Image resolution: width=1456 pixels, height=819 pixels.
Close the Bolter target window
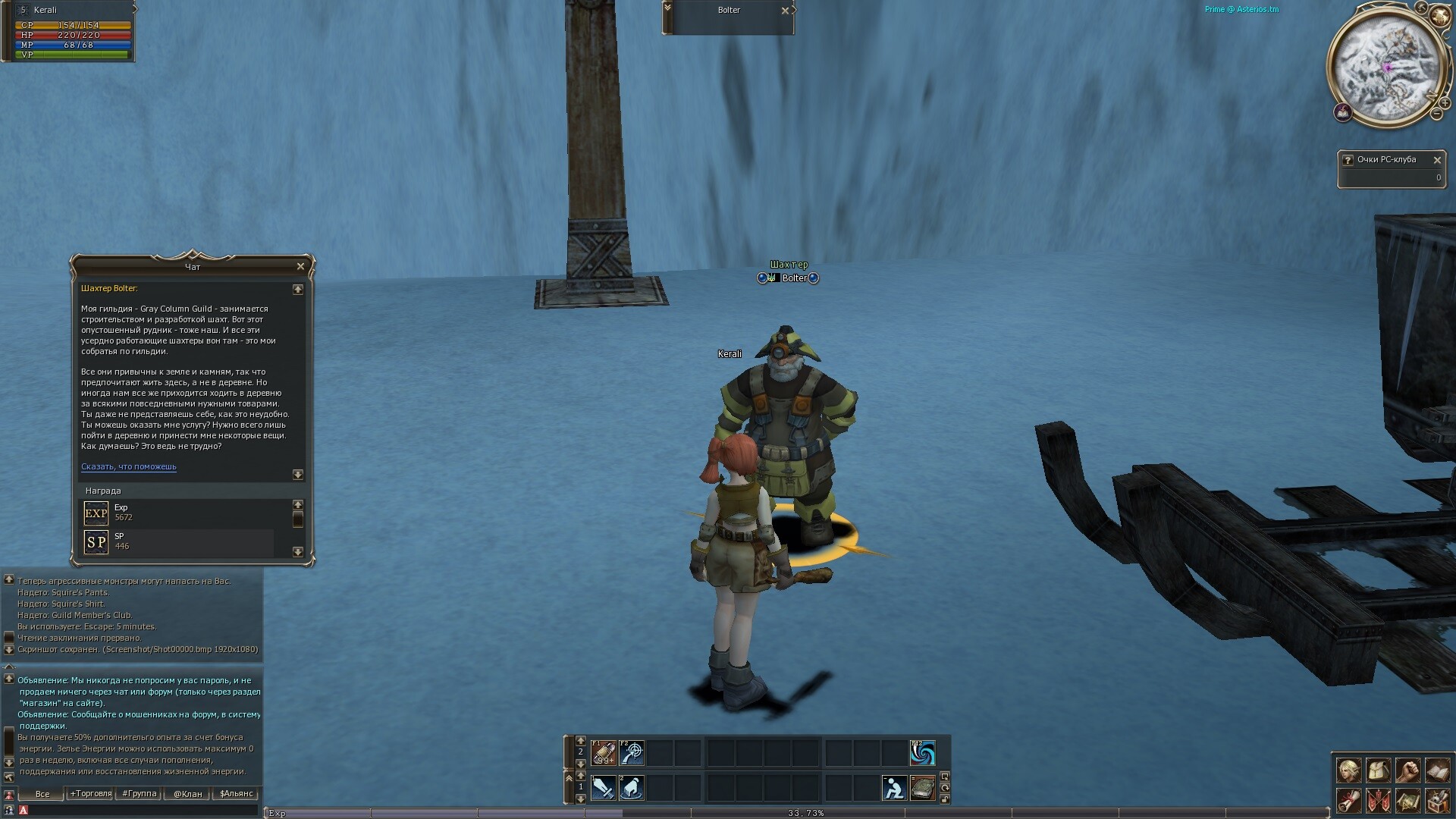785,11
